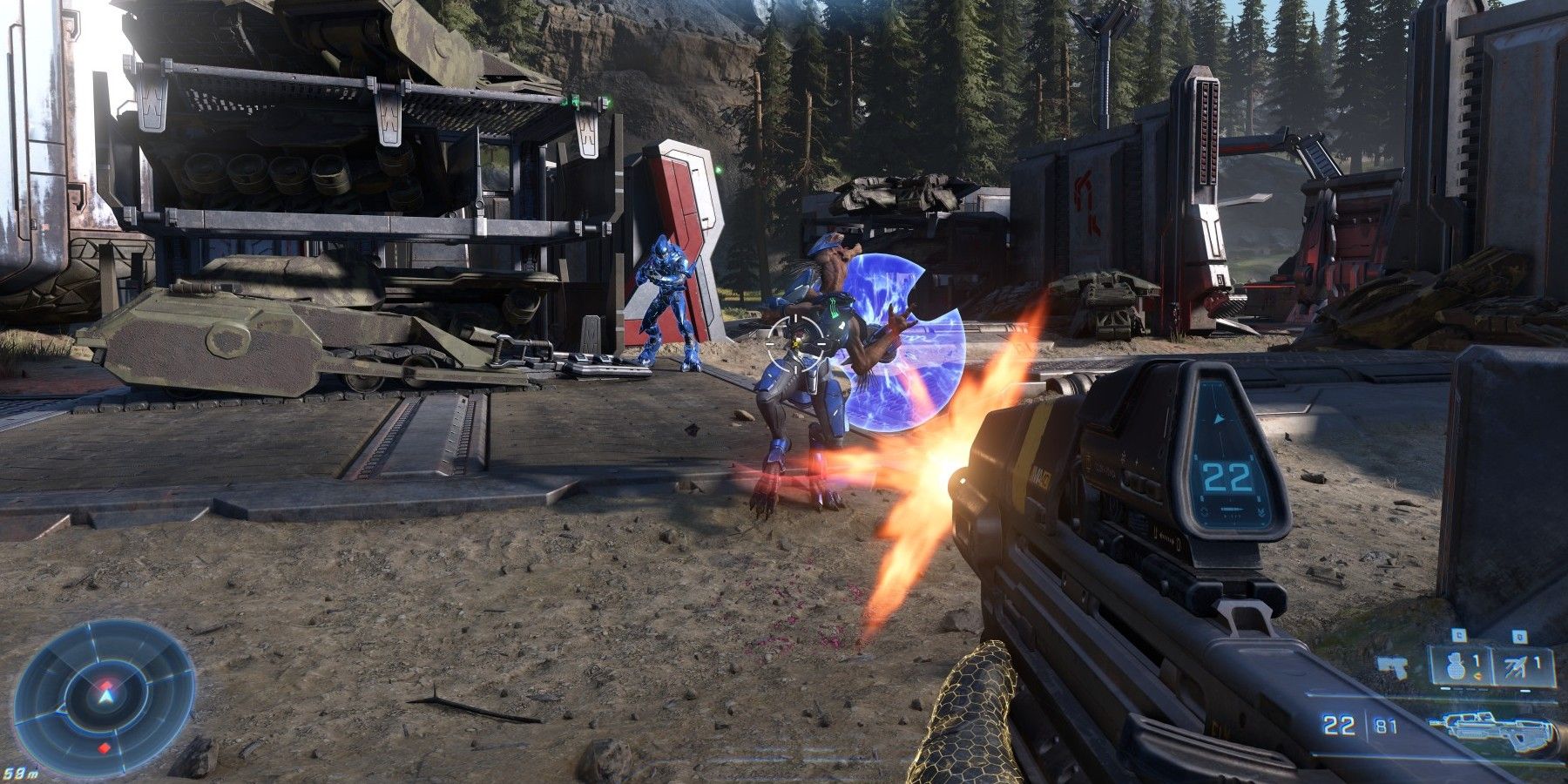
Task: Click the lower red enemy blip on the radar
Action: 104,747
